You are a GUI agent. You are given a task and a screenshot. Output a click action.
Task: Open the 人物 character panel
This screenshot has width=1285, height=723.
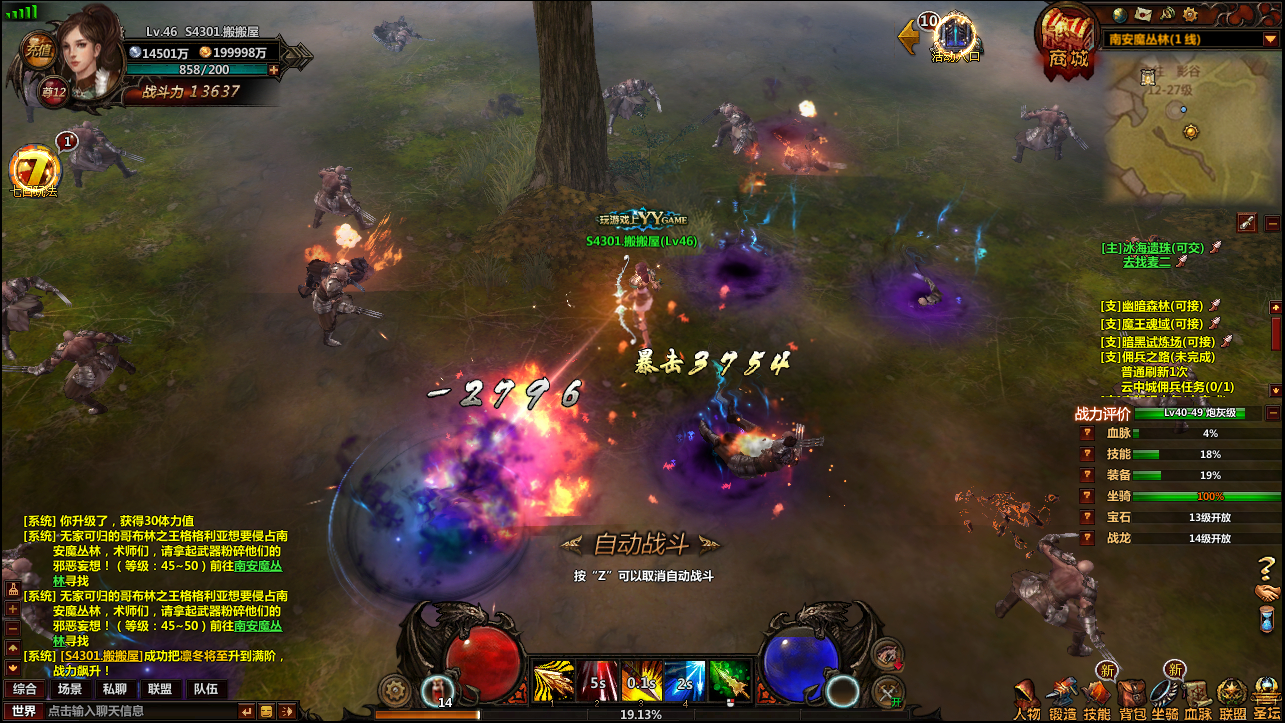(x=1027, y=699)
